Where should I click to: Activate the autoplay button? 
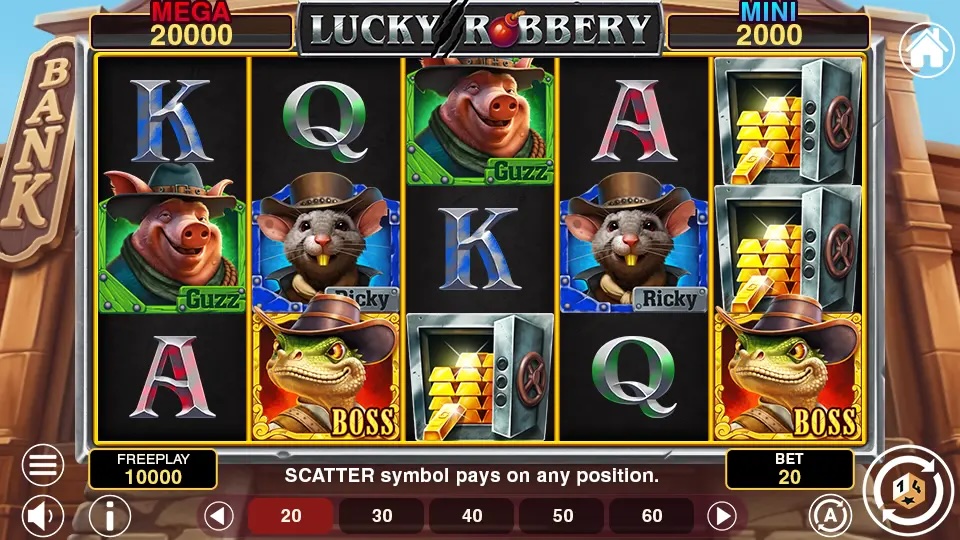click(829, 514)
